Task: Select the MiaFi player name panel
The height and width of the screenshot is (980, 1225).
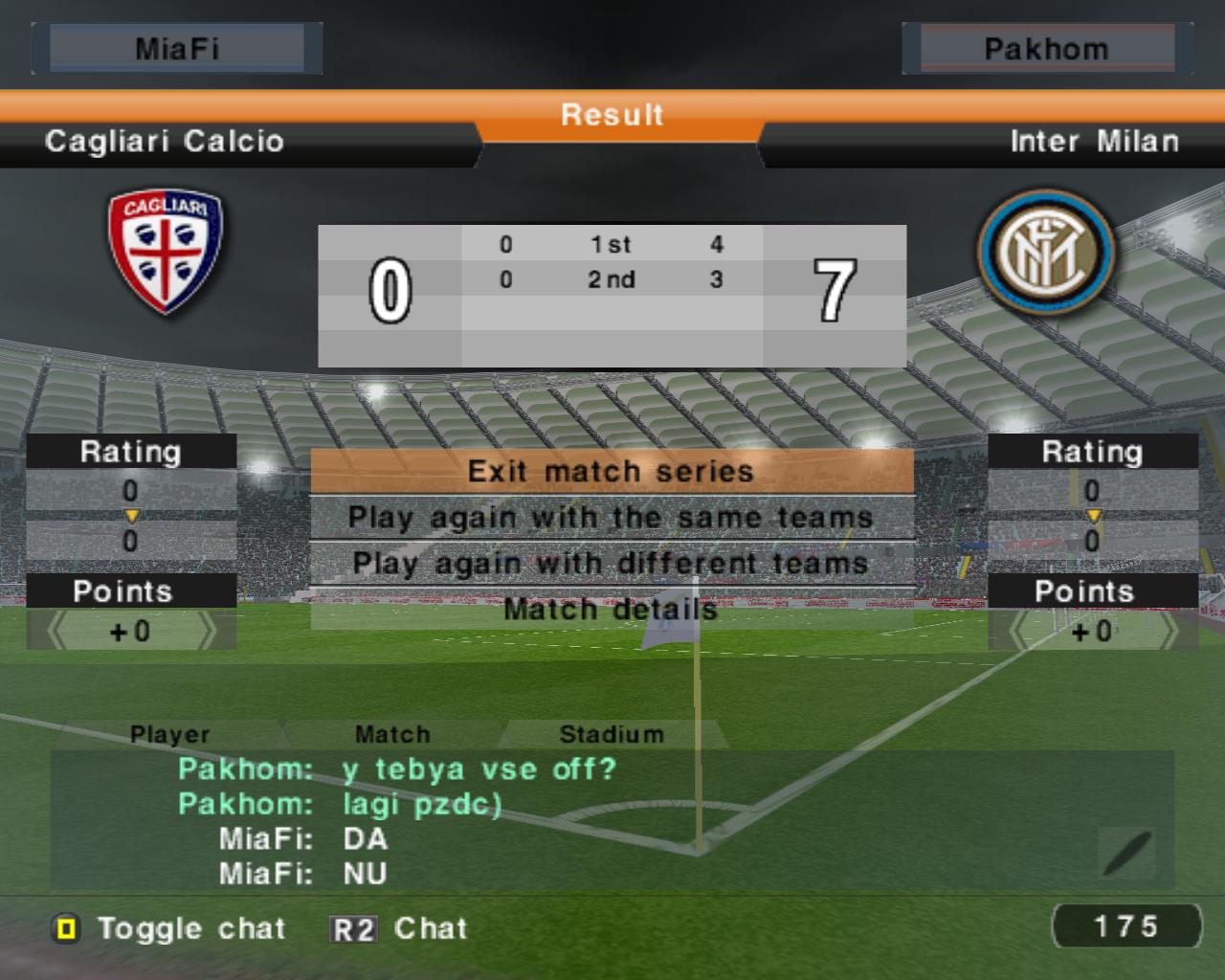Action: [x=177, y=48]
